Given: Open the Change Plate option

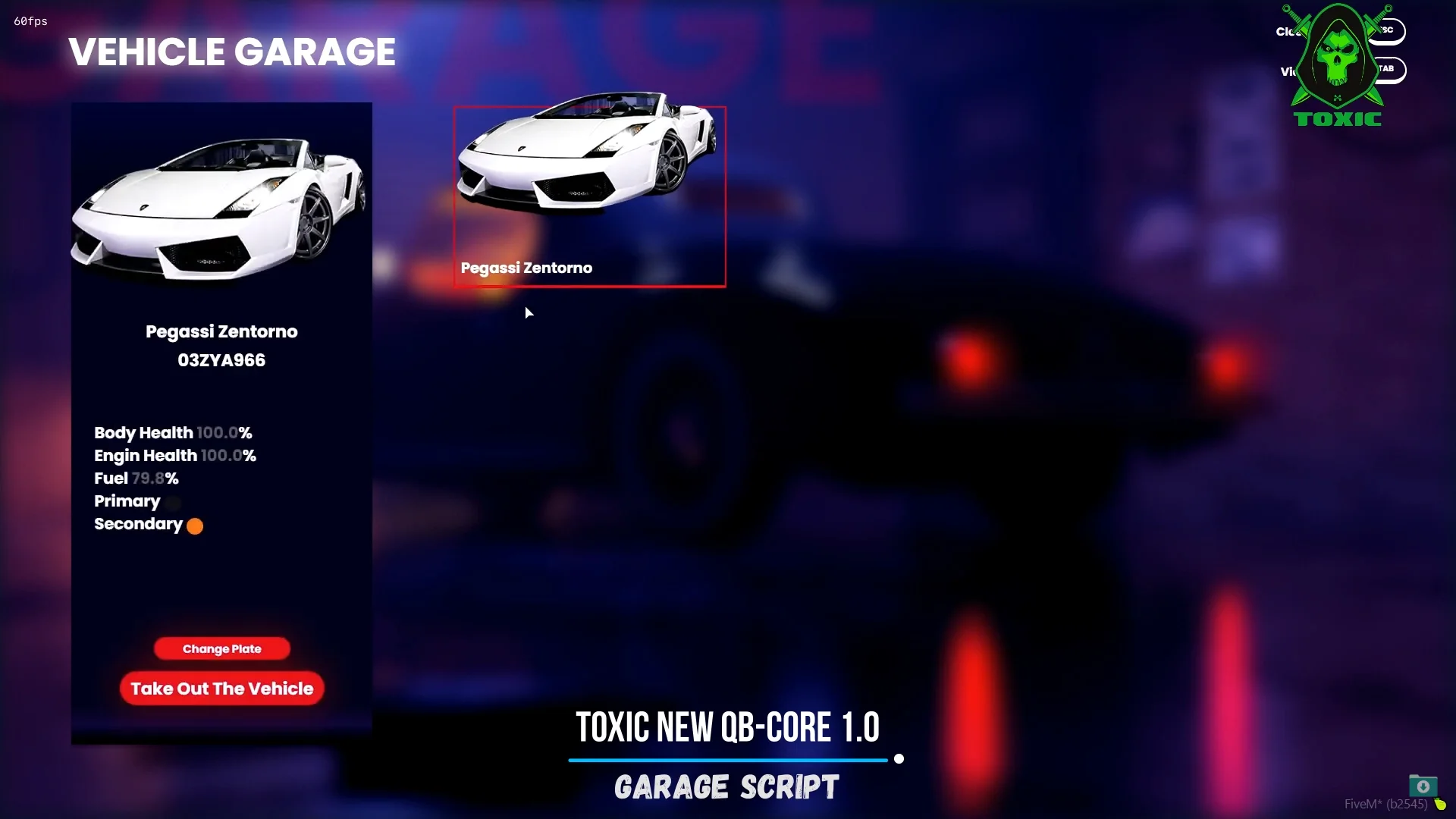Looking at the screenshot, I should click(221, 648).
